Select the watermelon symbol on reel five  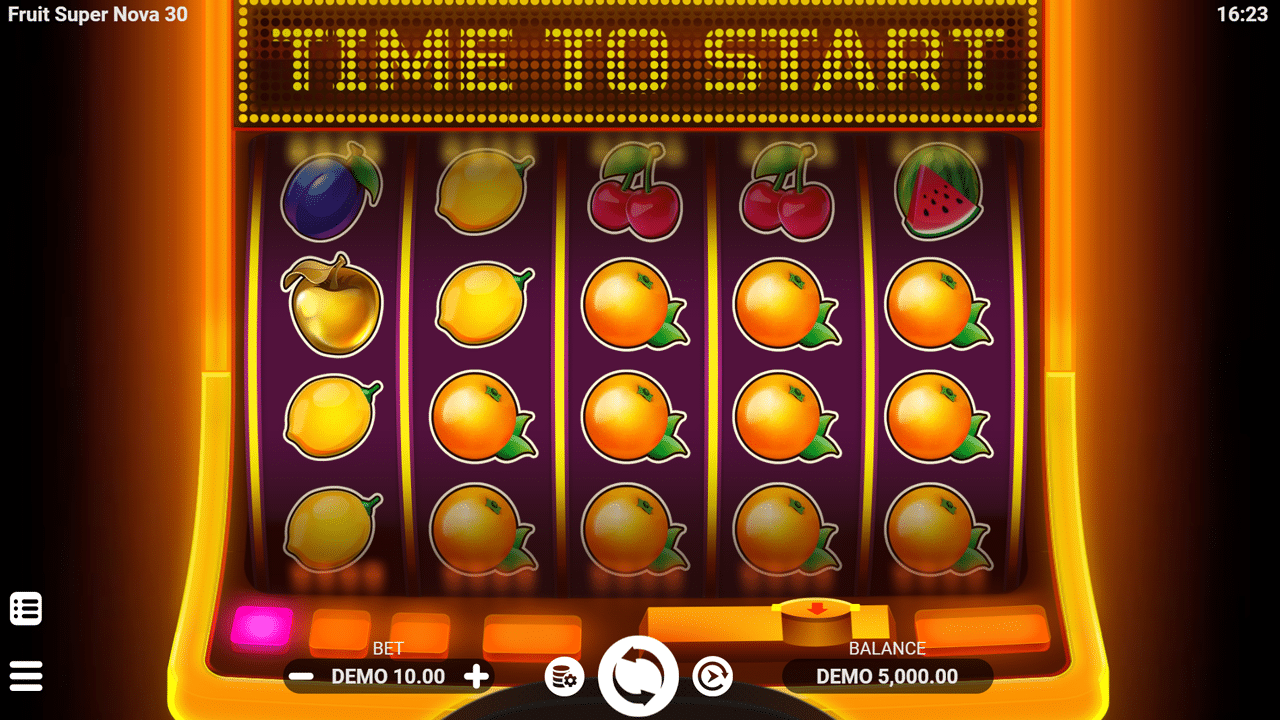[936, 191]
